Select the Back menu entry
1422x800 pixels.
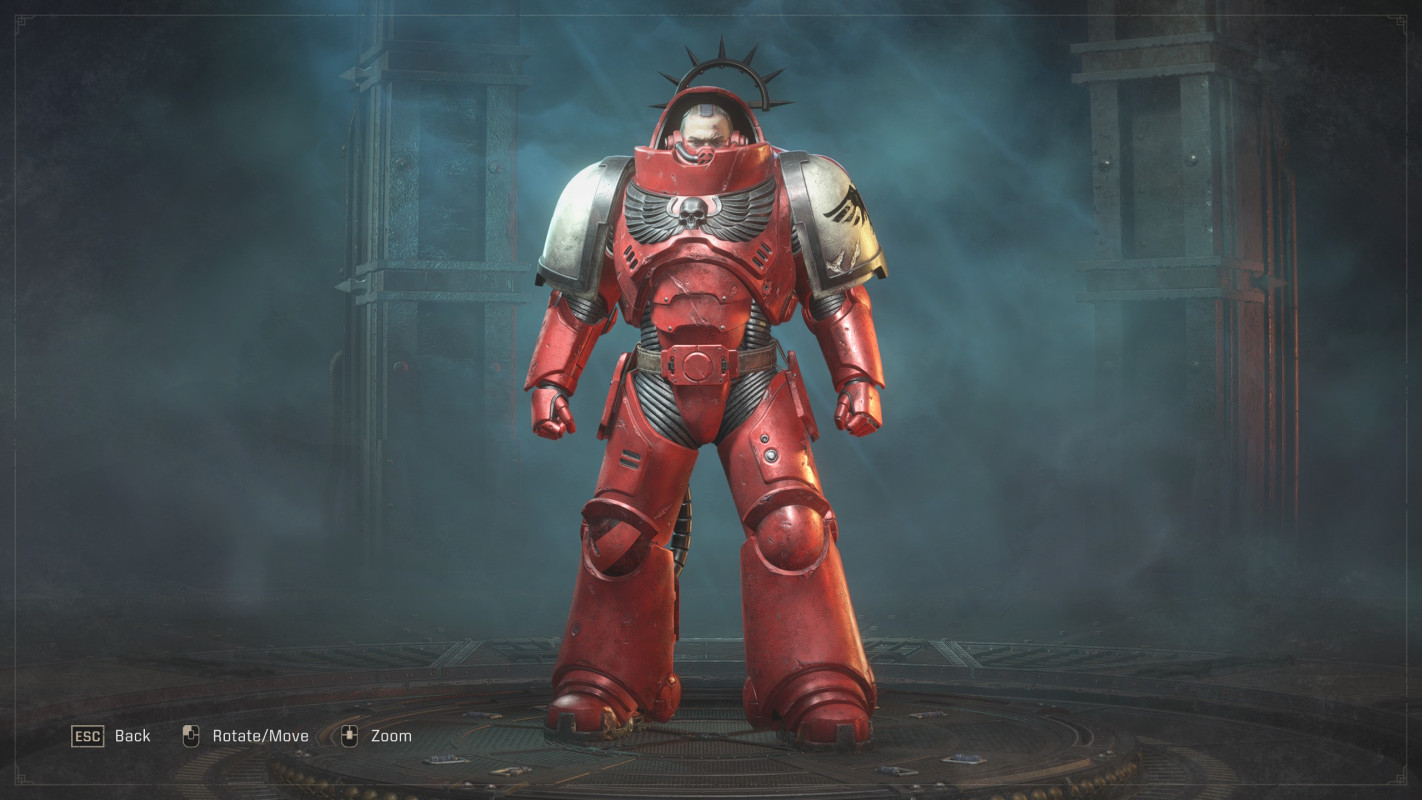pyautogui.click(x=131, y=736)
